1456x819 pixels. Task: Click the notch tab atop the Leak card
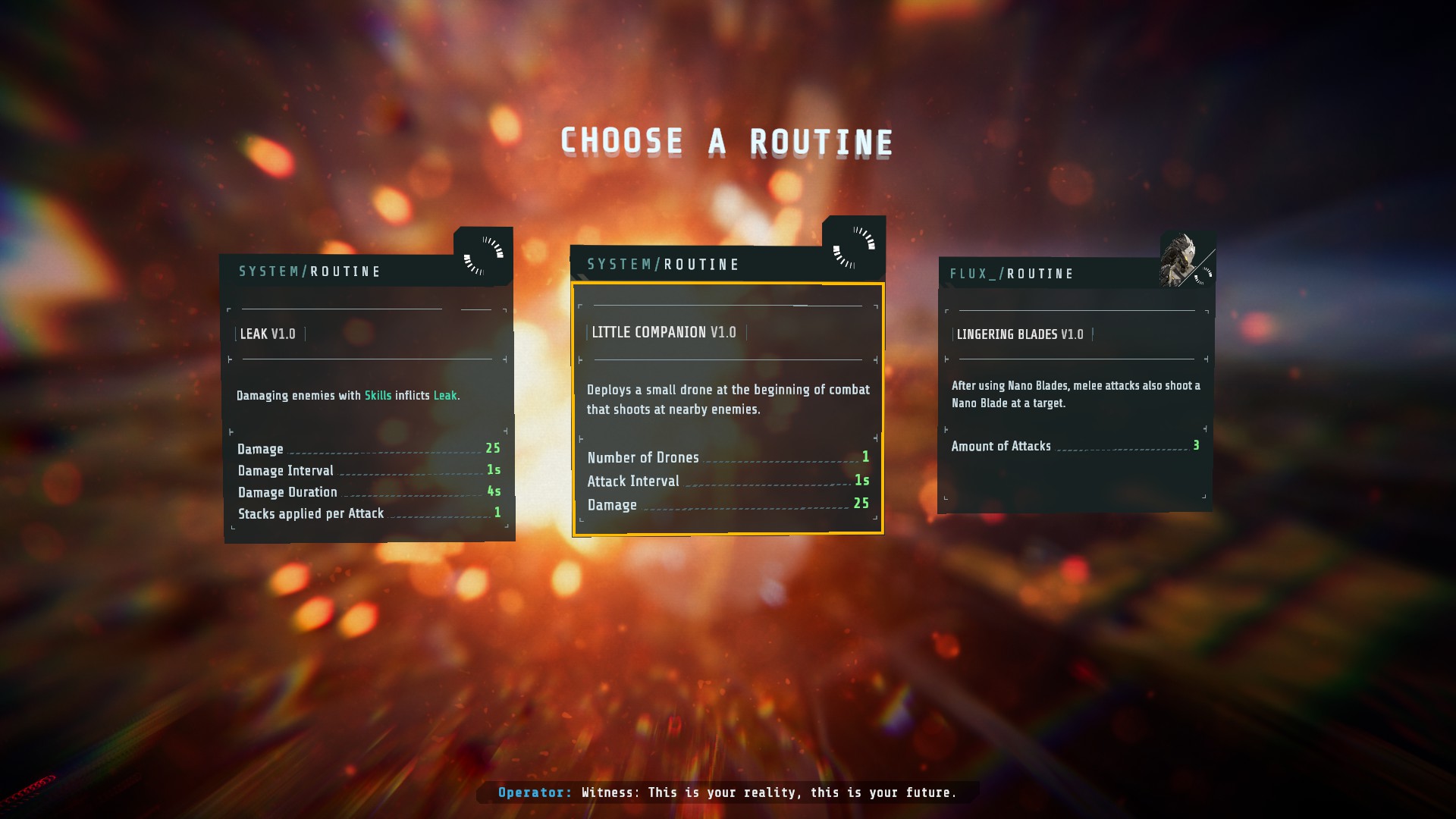(x=482, y=235)
